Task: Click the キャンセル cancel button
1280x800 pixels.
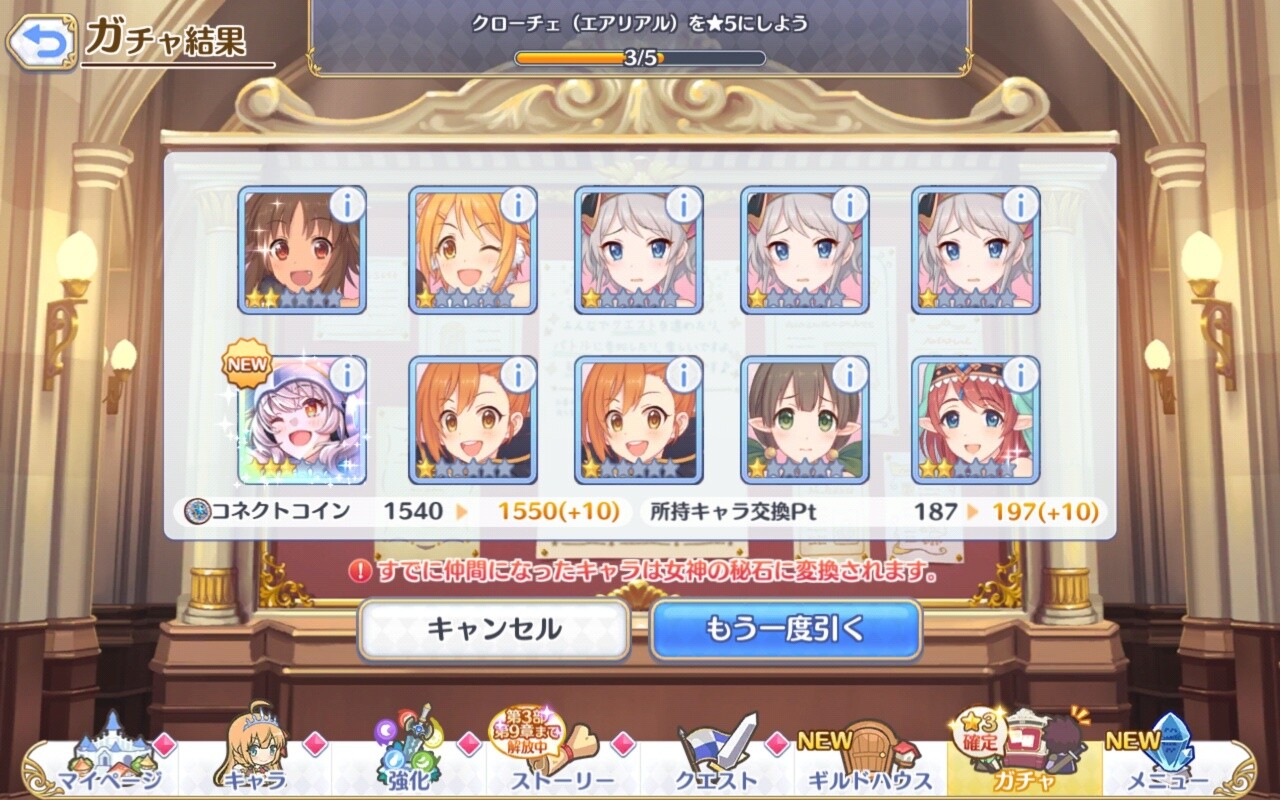Action: click(494, 629)
